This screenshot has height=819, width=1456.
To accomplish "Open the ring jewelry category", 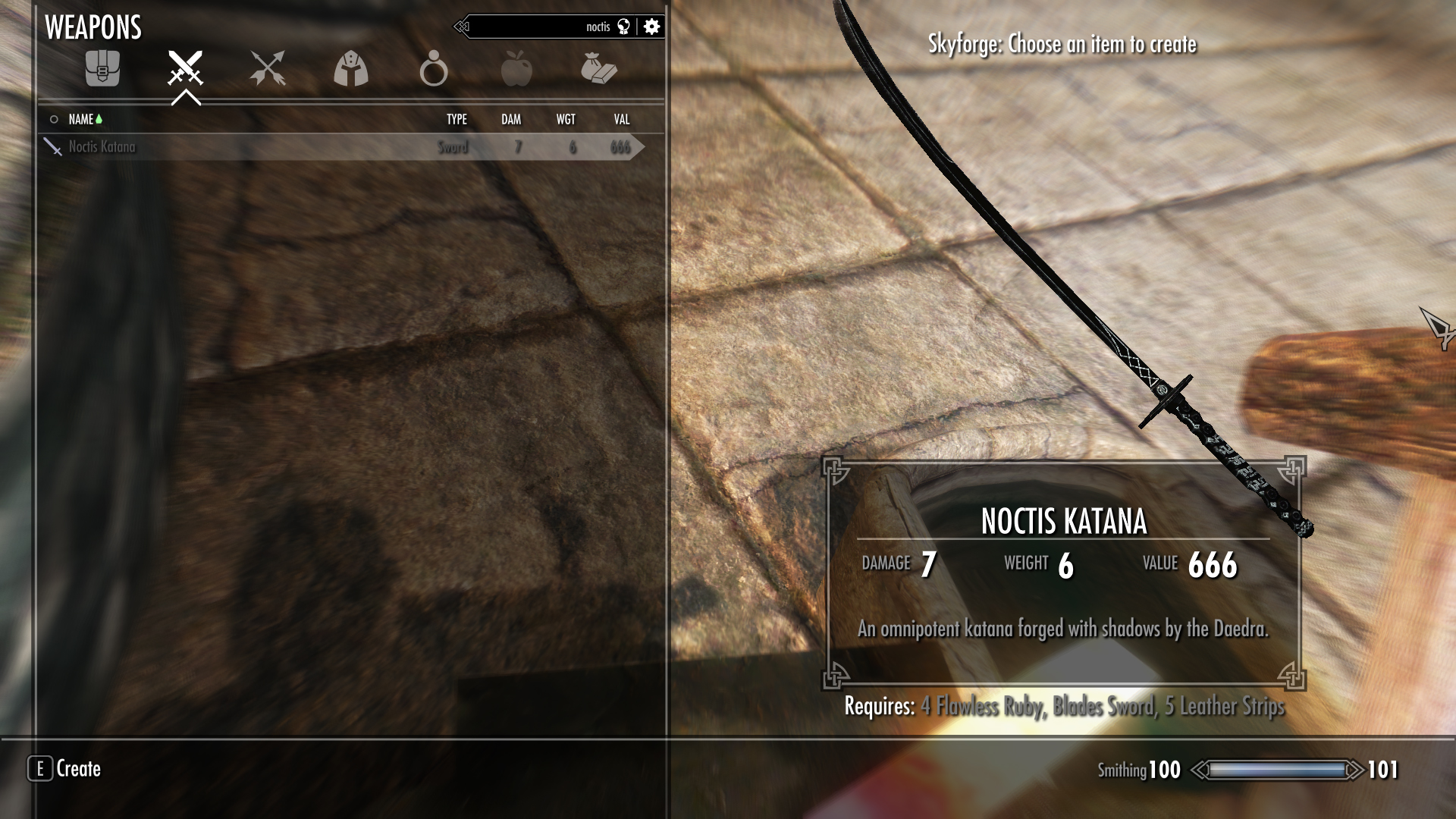I will coord(433,69).
